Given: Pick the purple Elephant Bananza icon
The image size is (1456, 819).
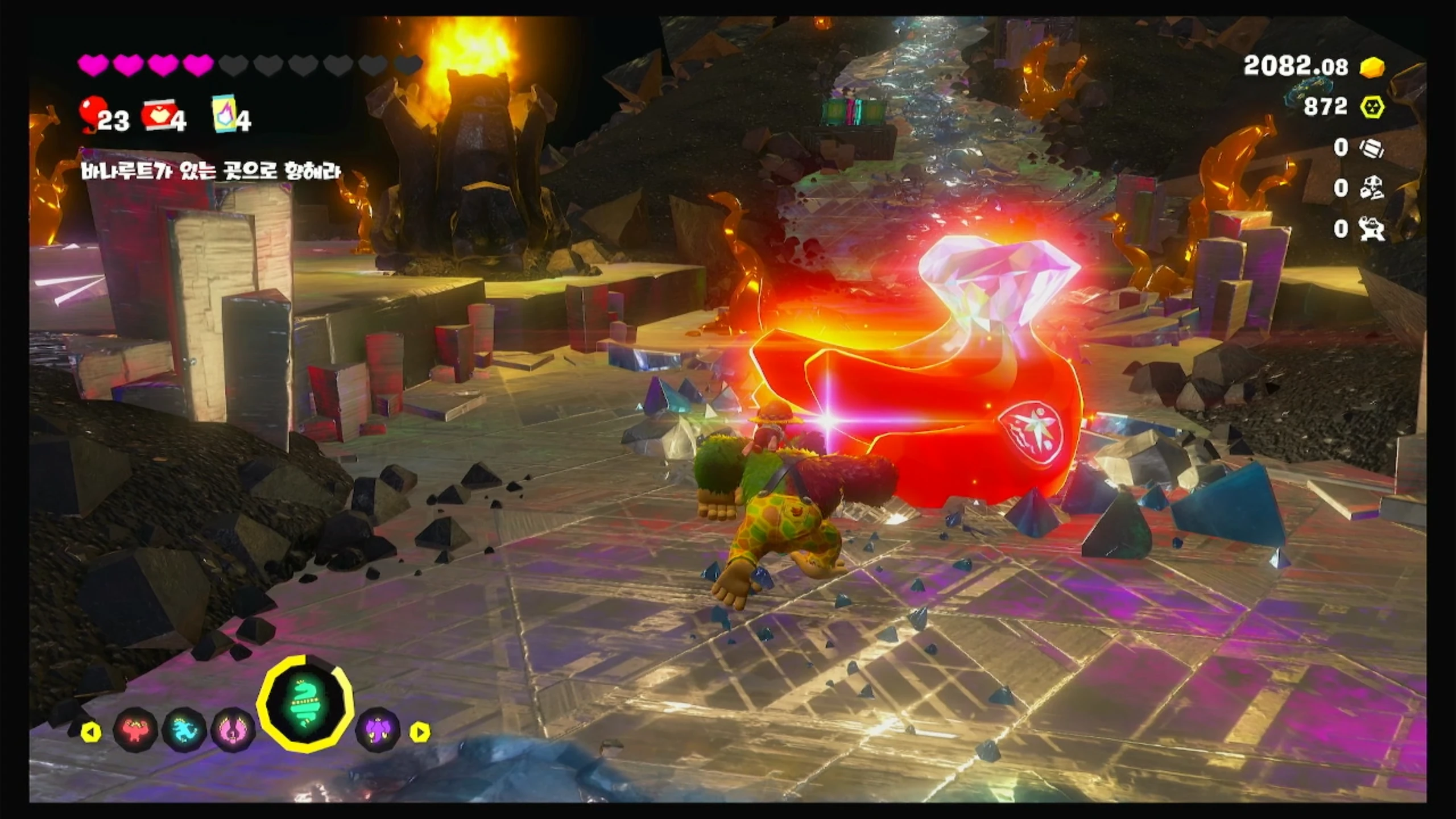Looking at the screenshot, I should (x=377, y=729).
